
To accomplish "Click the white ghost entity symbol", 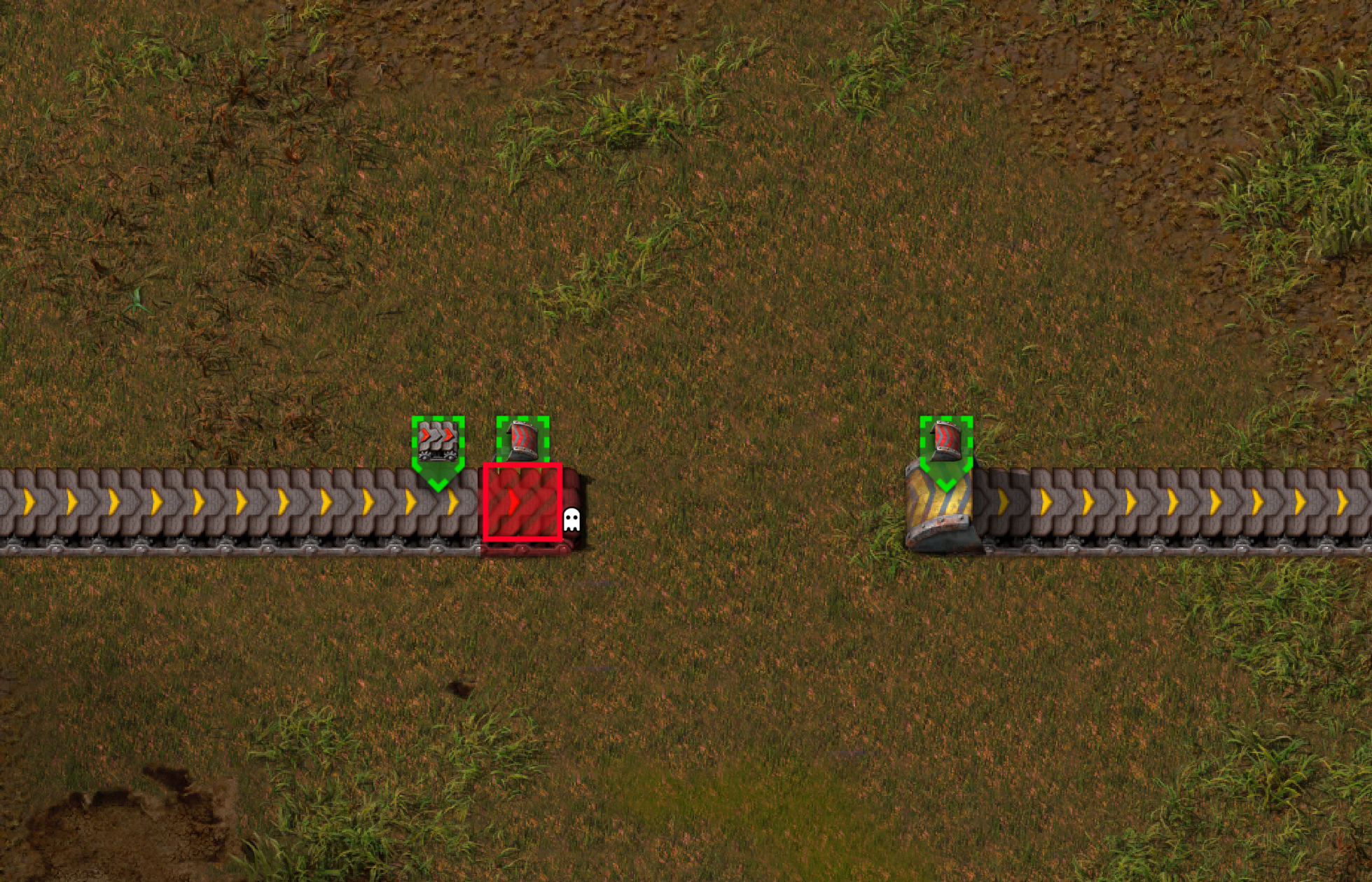I will [572, 518].
